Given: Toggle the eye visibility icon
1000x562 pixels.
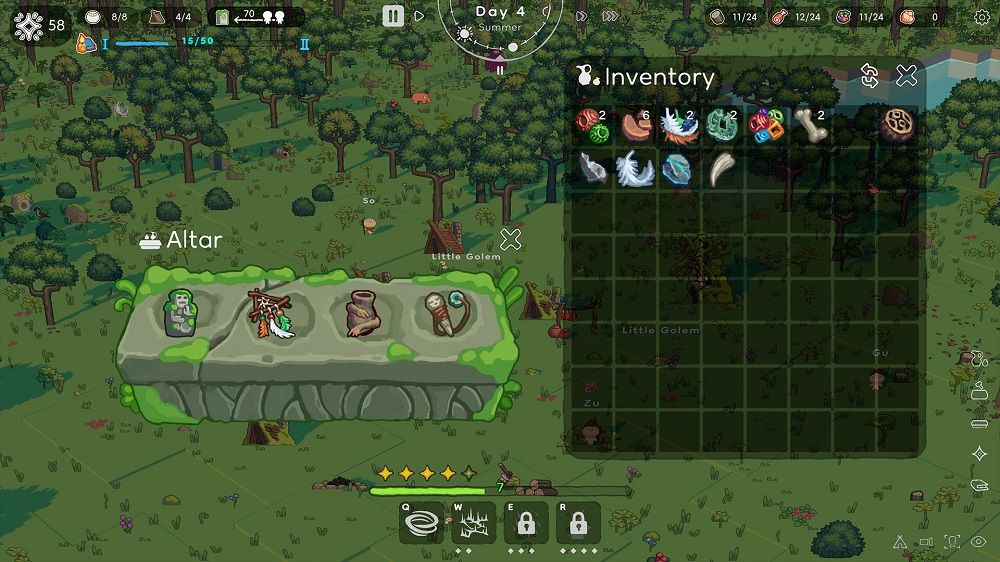Looking at the screenshot, I should coord(978,541).
